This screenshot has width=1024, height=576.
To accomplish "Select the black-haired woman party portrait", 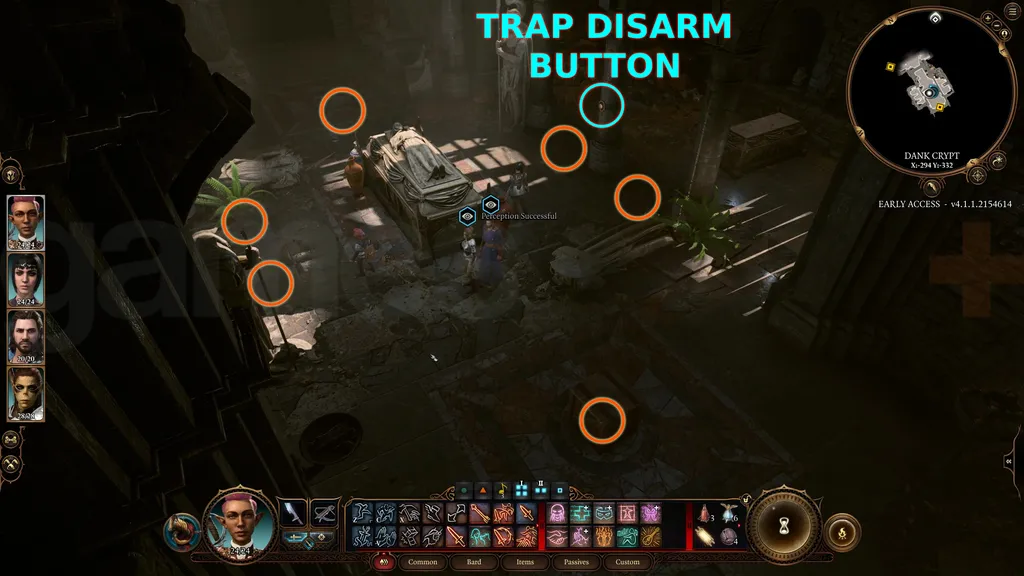I will pos(26,277).
